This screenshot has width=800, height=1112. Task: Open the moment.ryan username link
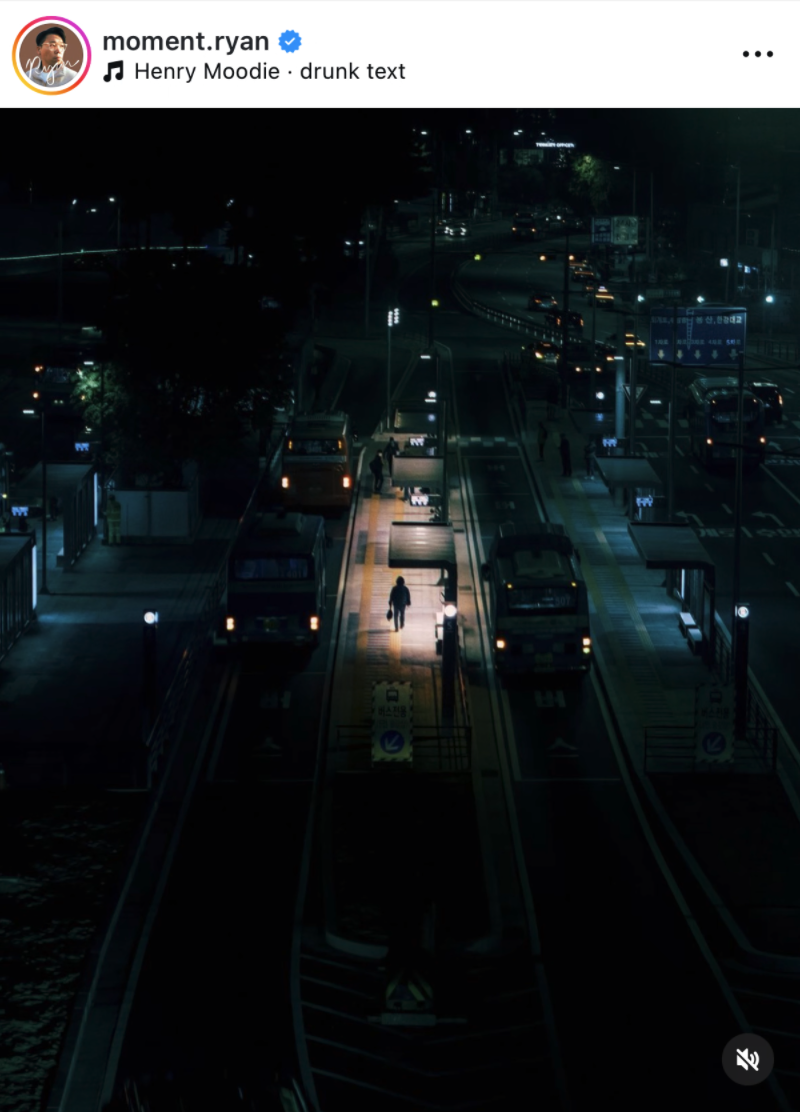point(185,41)
